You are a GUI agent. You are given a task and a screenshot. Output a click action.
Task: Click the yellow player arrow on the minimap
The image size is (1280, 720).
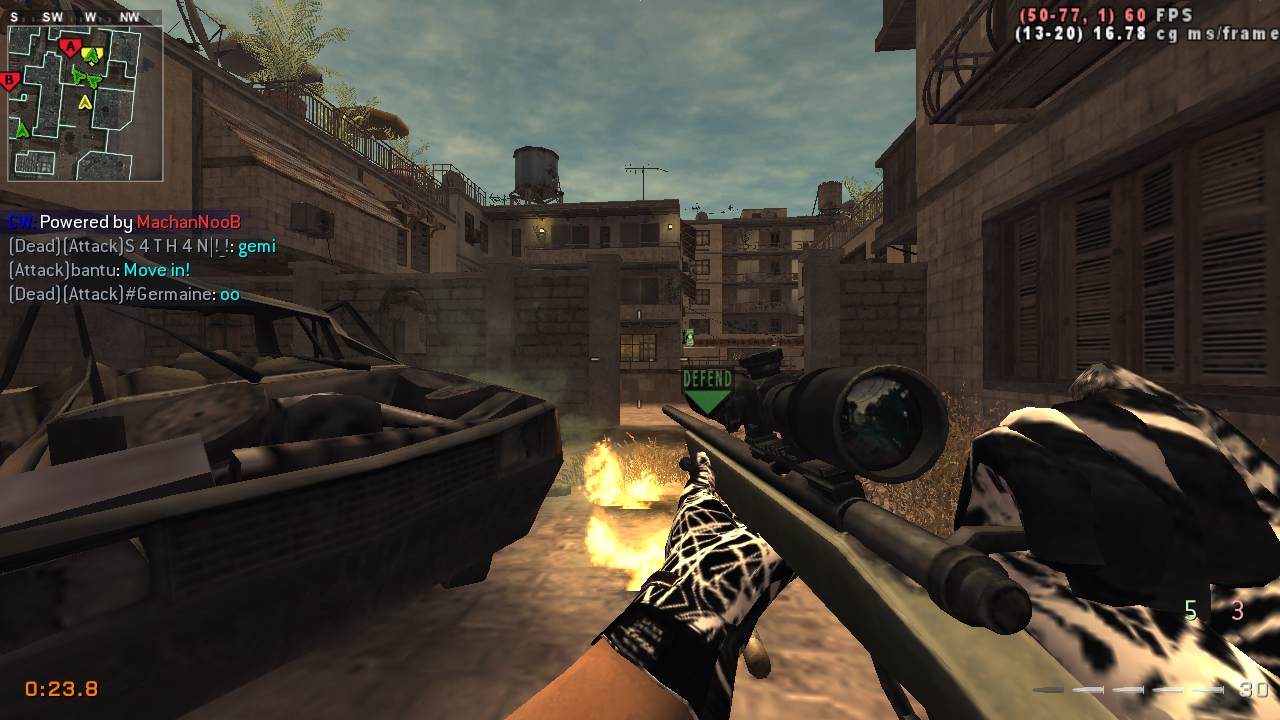point(85,102)
